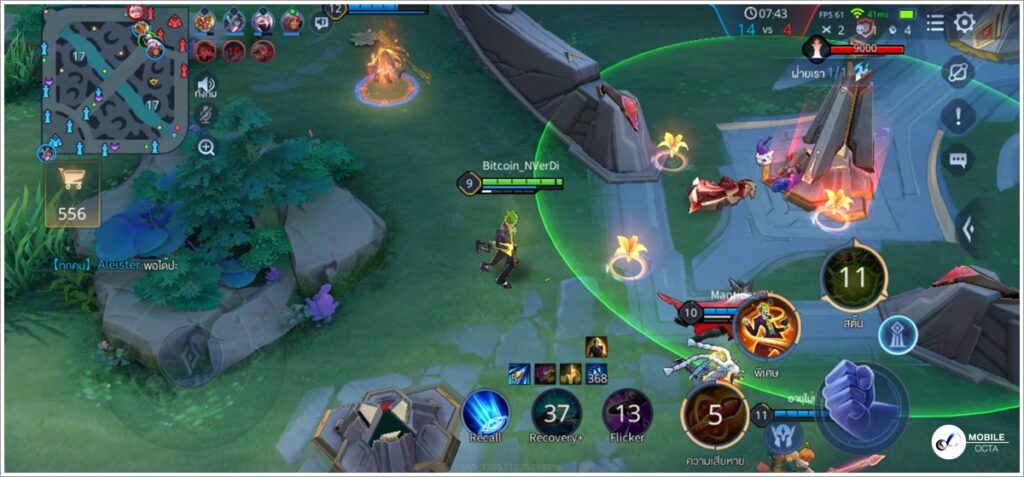Tap the tower target button
This screenshot has width=1024, height=477.
(898, 334)
